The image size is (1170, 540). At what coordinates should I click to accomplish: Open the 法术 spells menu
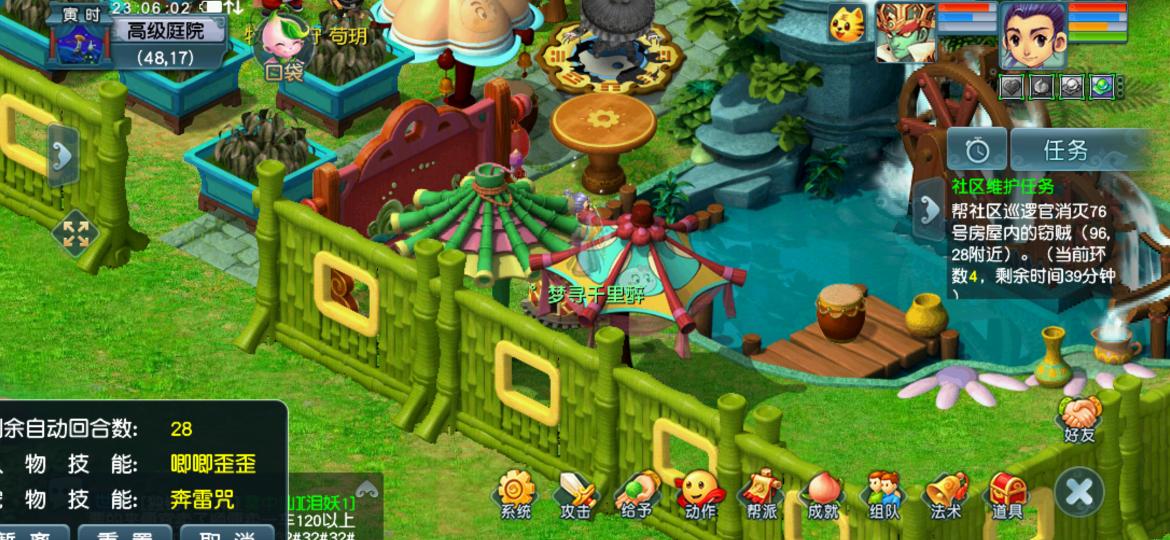click(945, 495)
